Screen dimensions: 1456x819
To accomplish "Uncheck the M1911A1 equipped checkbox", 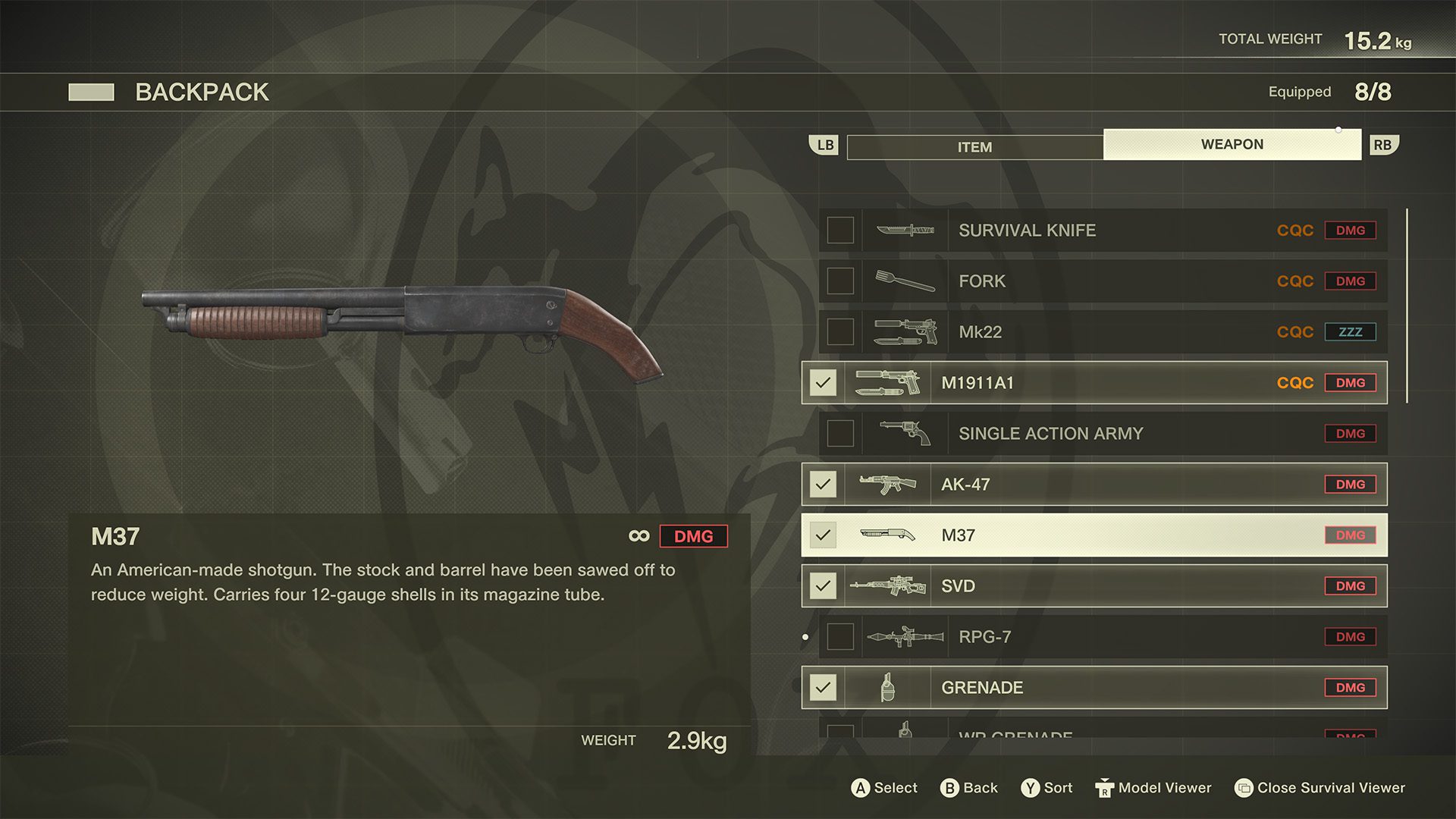I will (x=823, y=383).
